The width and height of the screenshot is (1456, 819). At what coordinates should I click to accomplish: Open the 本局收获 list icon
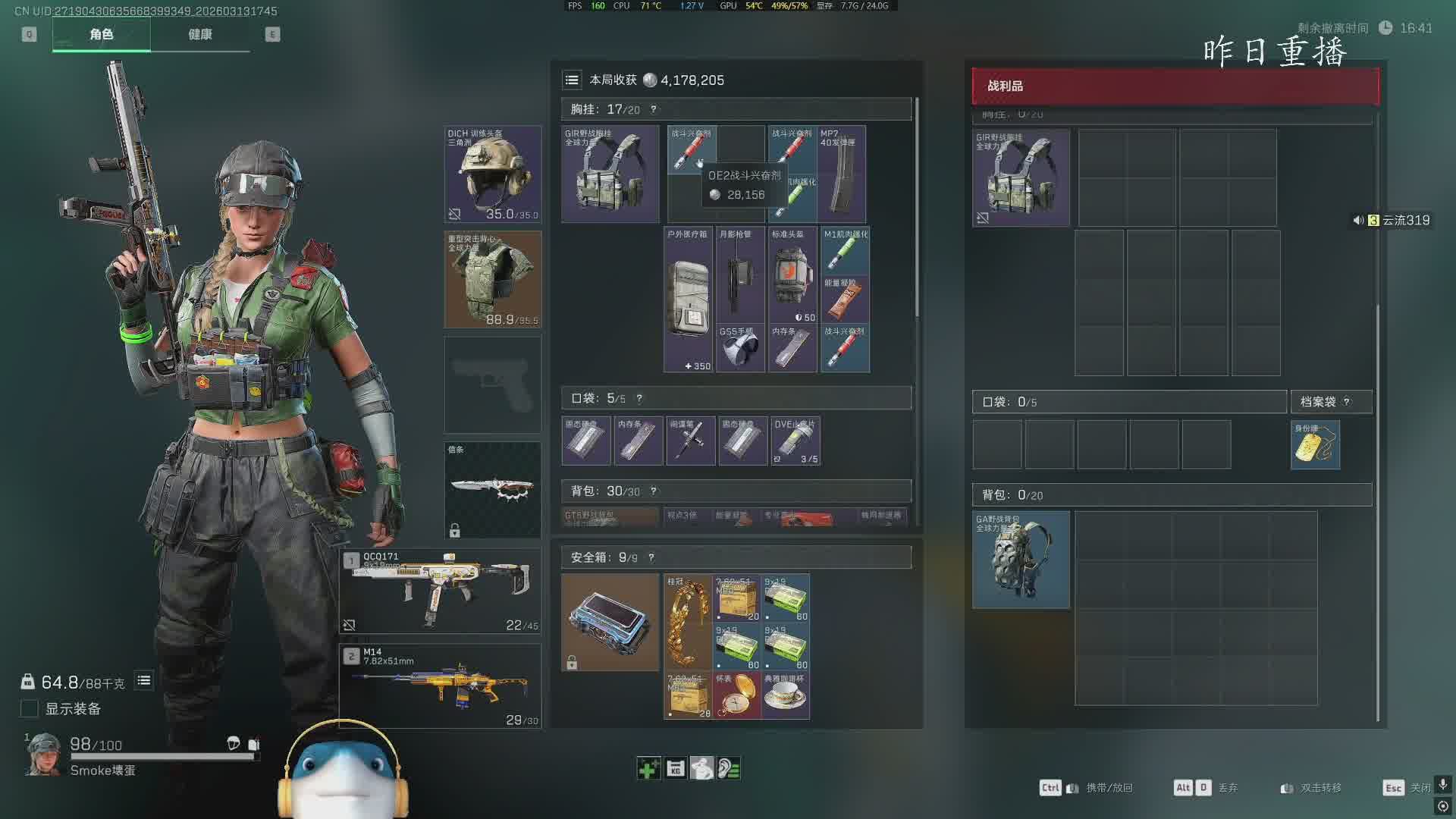[572, 80]
